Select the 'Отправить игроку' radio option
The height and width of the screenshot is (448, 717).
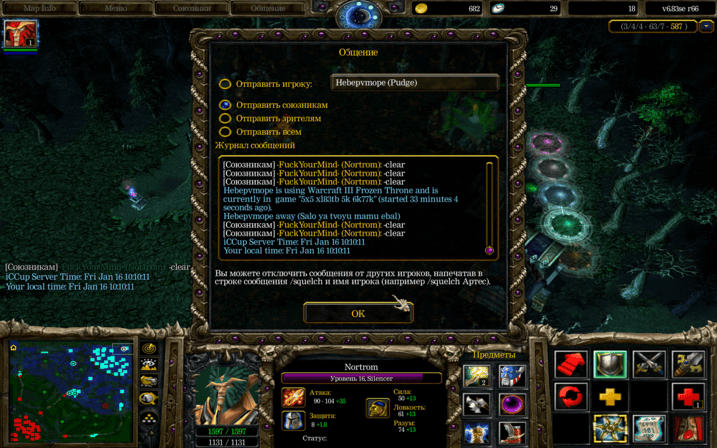tap(225, 84)
